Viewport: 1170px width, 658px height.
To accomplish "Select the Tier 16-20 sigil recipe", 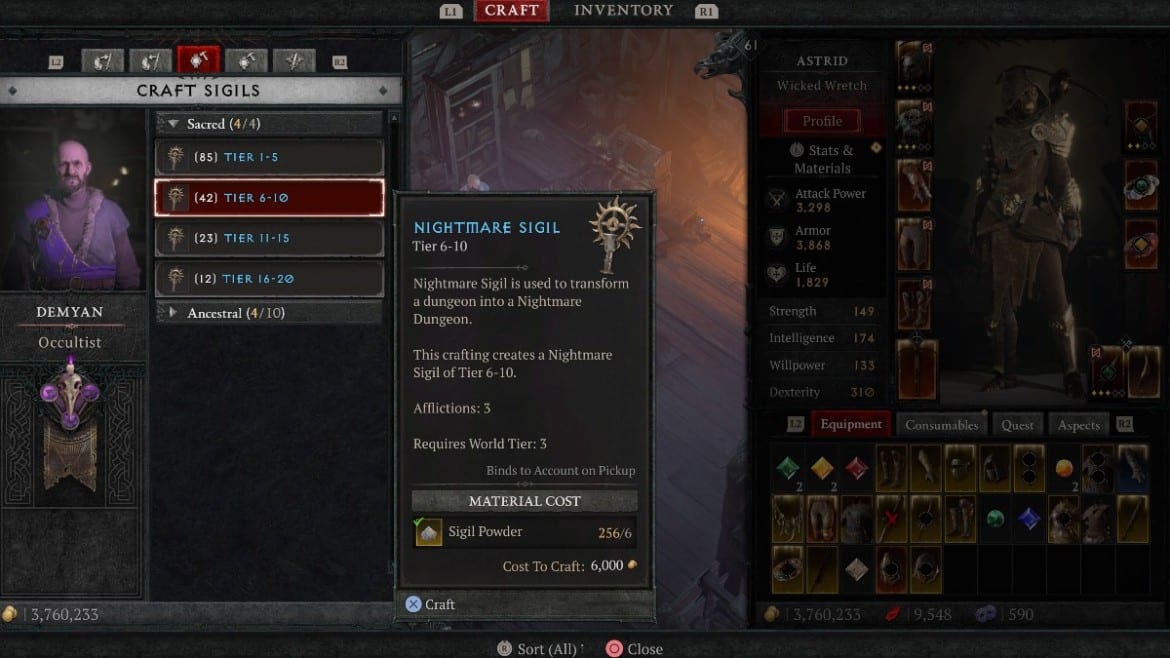I will (269, 278).
